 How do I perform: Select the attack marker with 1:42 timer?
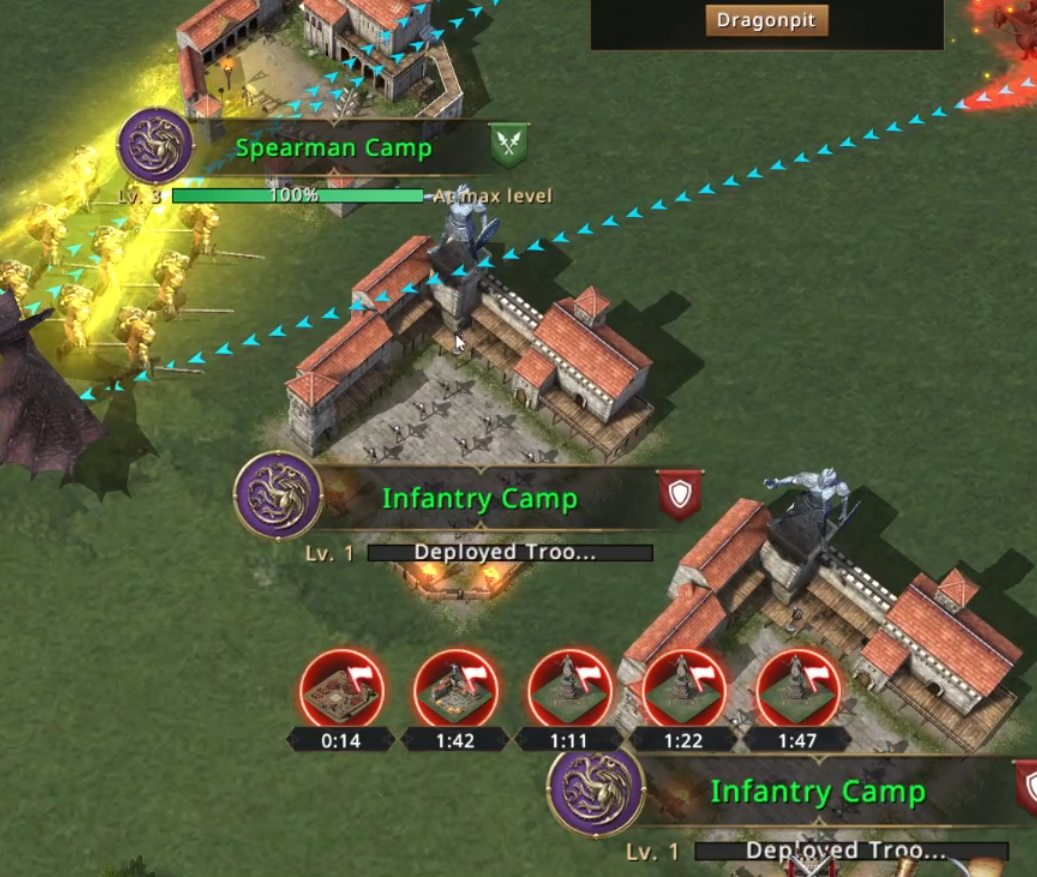pyautogui.click(x=456, y=690)
